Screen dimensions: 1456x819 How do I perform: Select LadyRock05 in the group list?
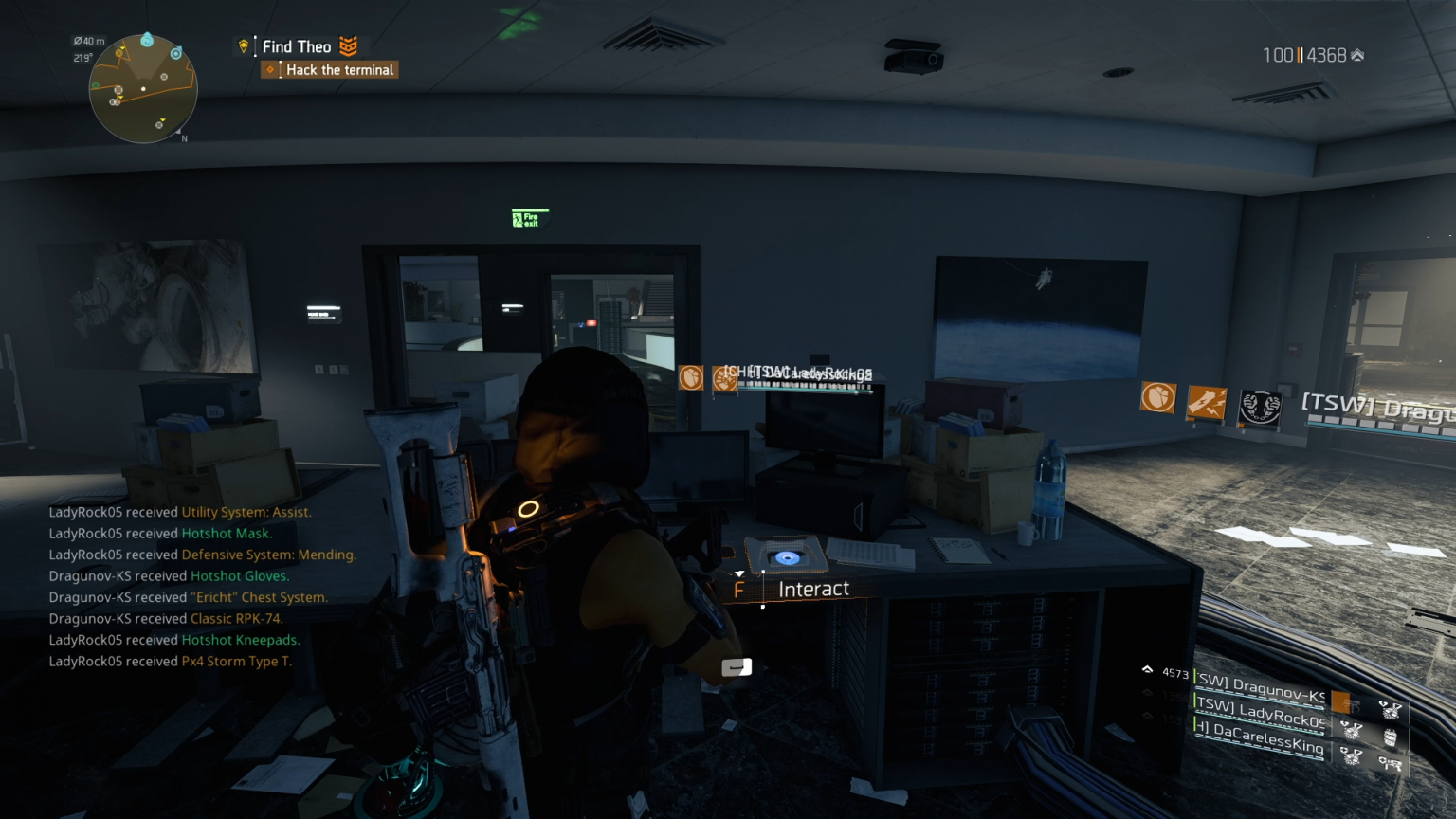[x=1261, y=713]
